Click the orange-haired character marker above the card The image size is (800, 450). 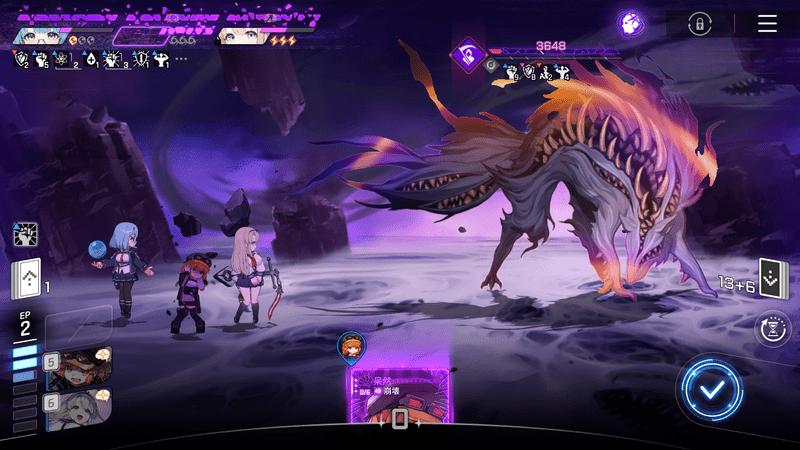point(351,346)
